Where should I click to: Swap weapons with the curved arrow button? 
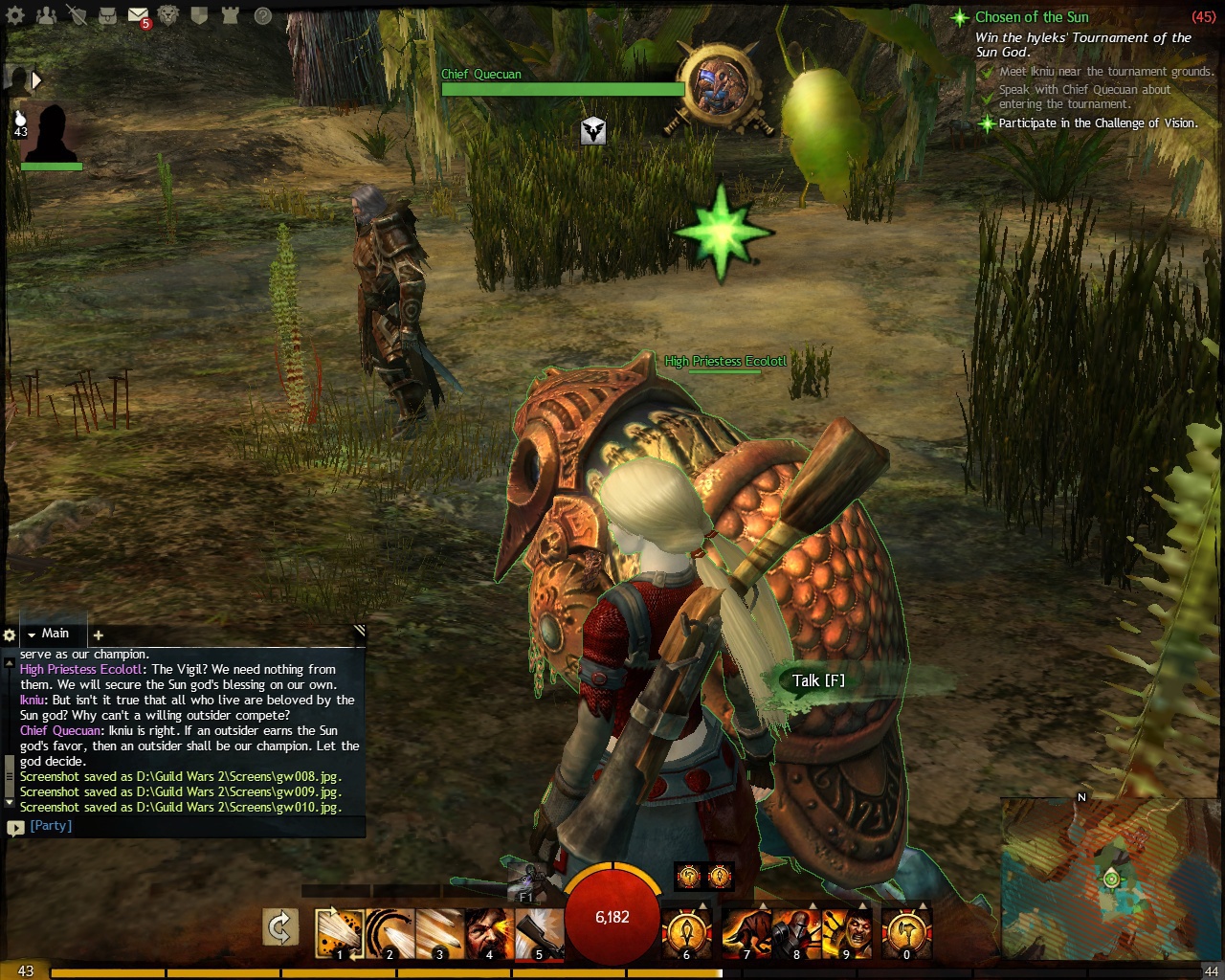pyautogui.click(x=280, y=927)
